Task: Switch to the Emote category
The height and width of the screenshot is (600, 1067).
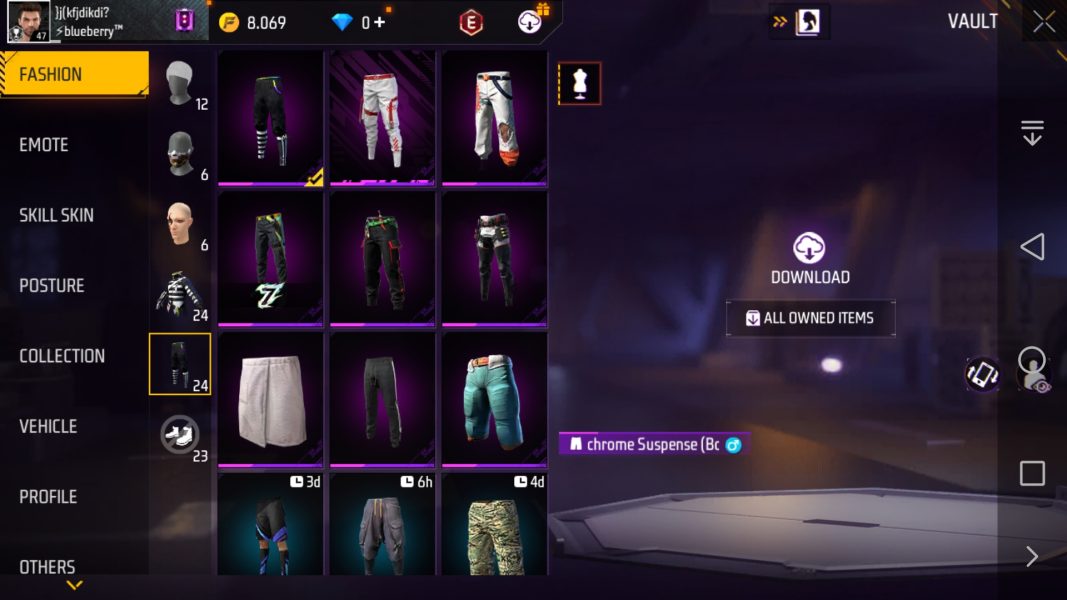Action: click(44, 145)
